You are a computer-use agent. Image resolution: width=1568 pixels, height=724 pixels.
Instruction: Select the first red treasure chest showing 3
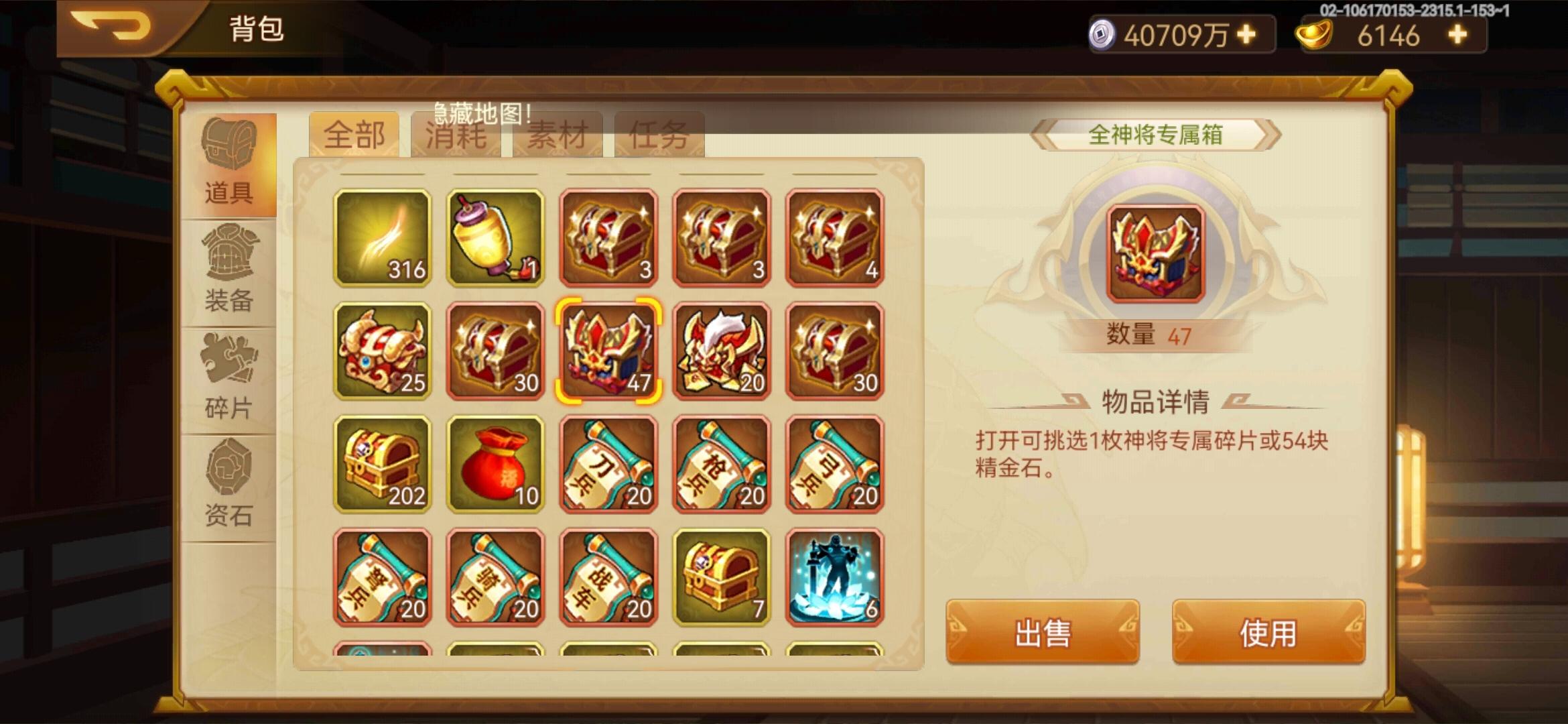coord(607,238)
